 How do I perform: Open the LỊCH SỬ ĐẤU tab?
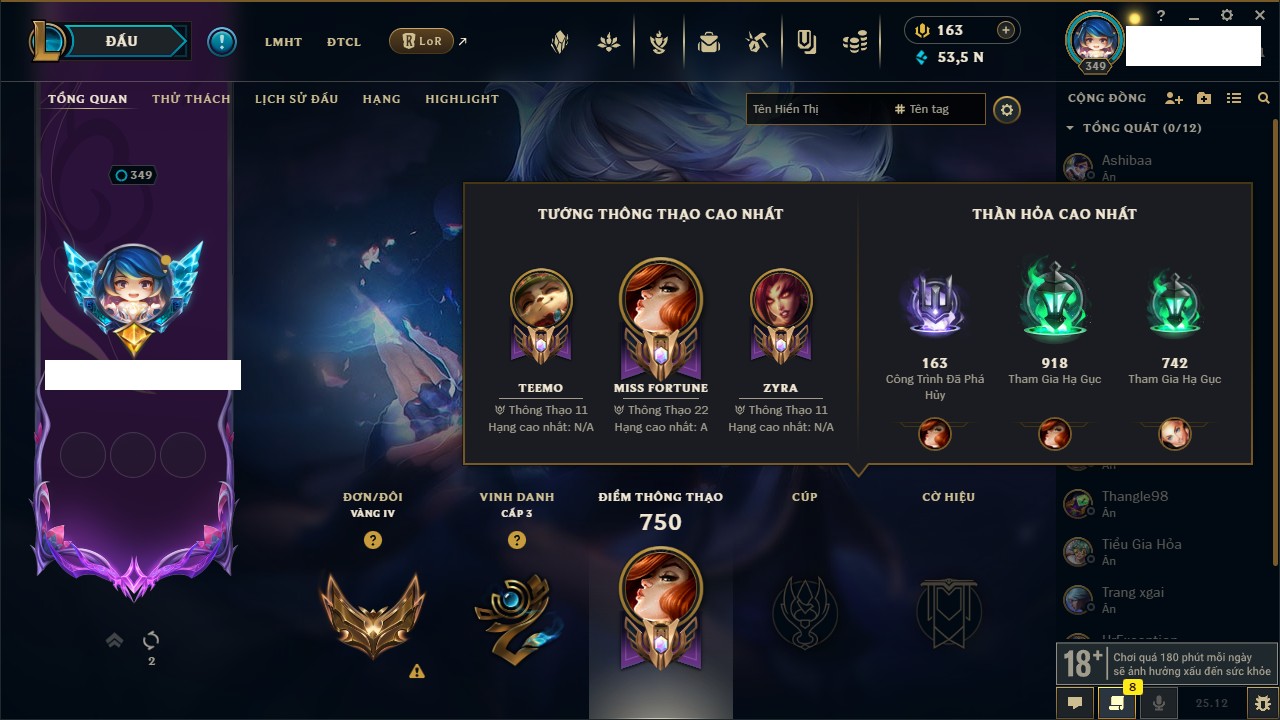point(296,99)
